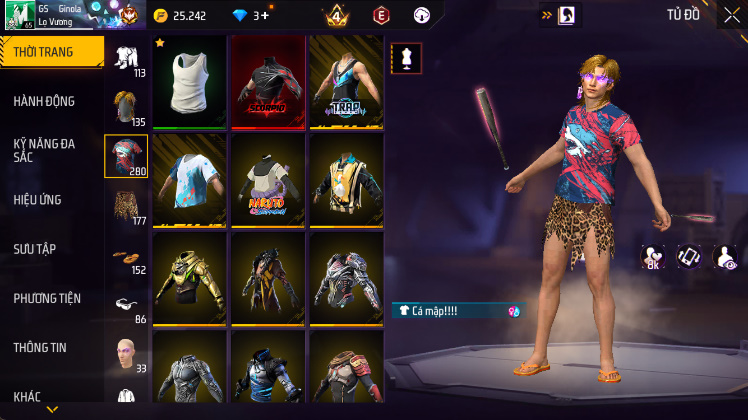
Task: Choose the white tank top item
Action: pyautogui.click(x=189, y=83)
